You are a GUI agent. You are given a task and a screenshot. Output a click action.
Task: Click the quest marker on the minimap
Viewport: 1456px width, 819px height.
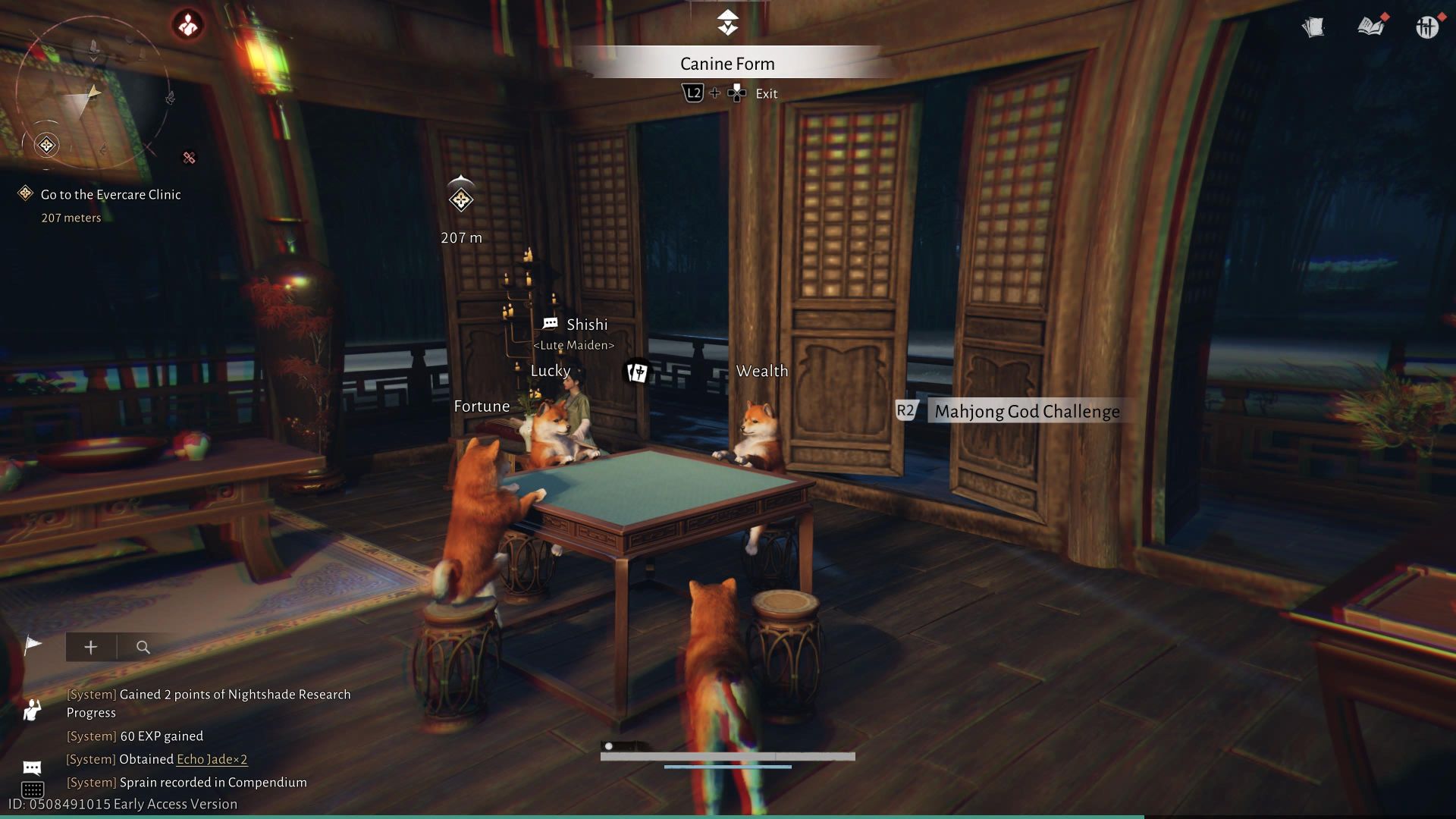[x=47, y=145]
